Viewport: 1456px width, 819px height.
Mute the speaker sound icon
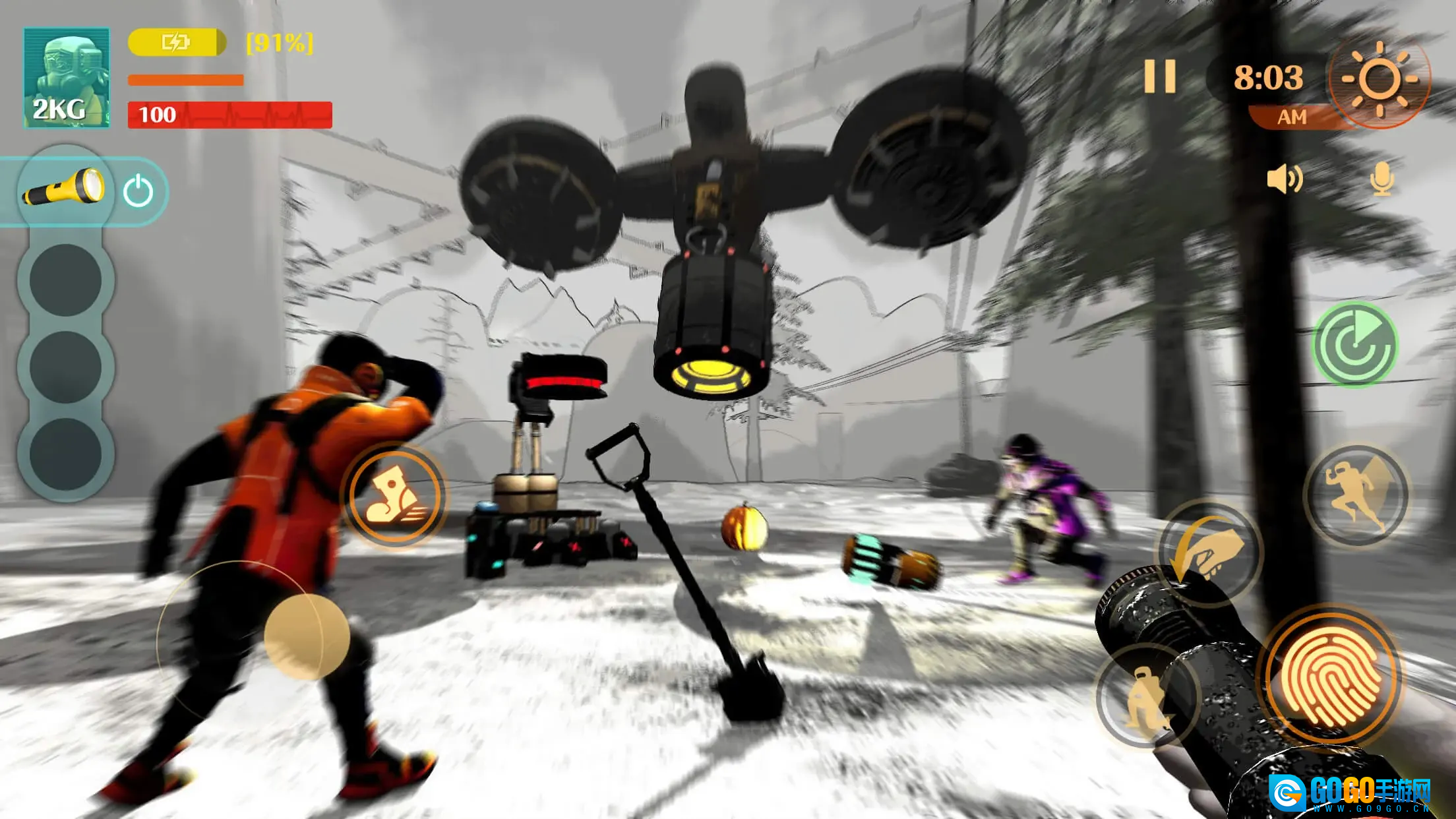[x=1283, y=179]
